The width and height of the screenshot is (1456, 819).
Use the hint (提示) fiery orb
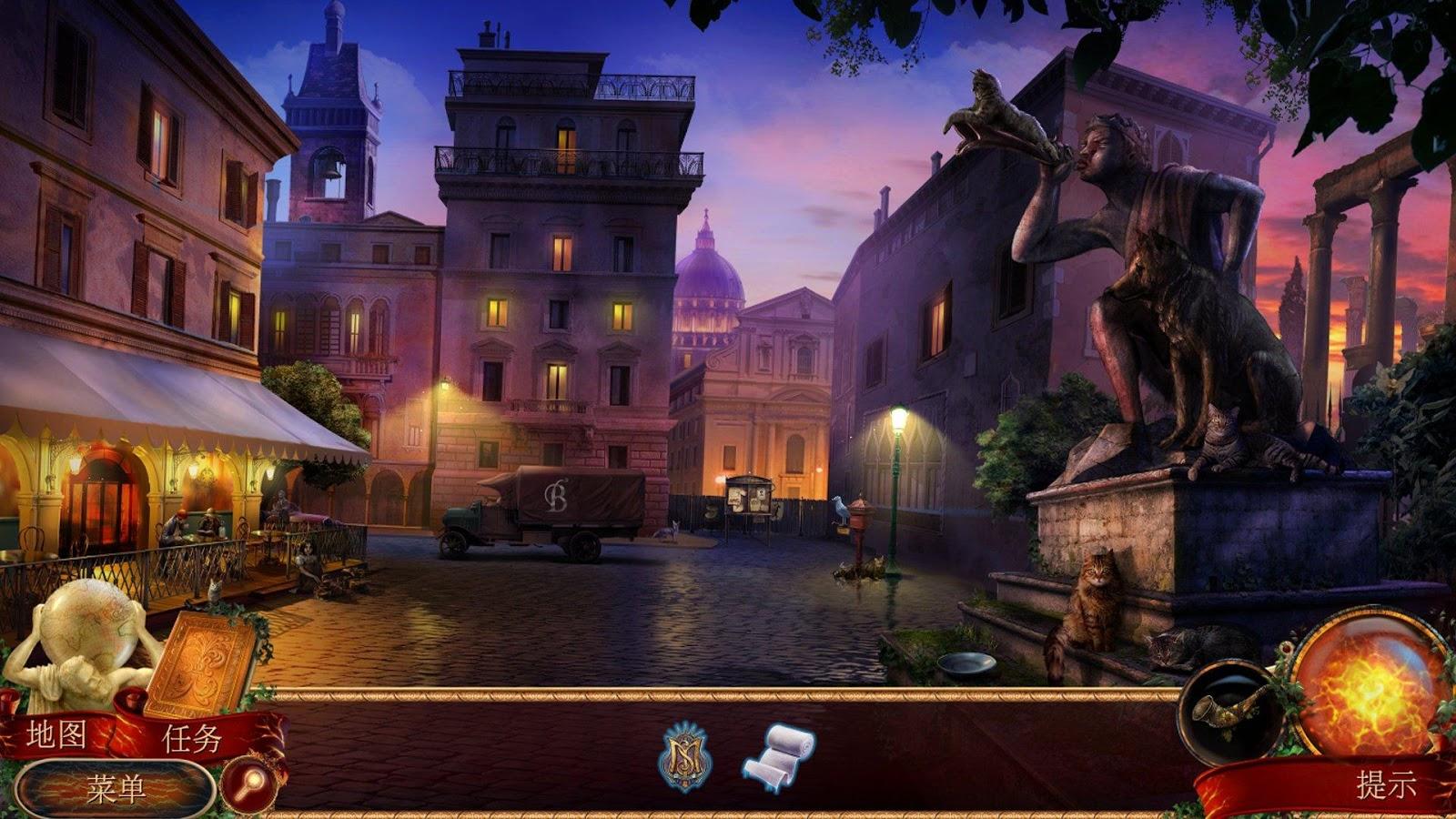tap(1368, 687)
